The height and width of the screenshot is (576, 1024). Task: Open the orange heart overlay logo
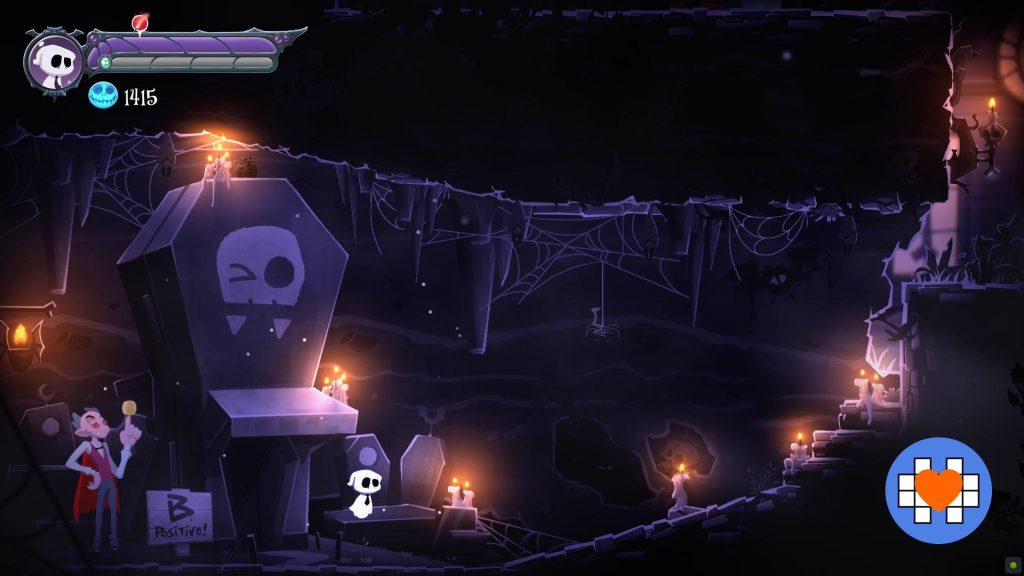click(x=938, y=490)
